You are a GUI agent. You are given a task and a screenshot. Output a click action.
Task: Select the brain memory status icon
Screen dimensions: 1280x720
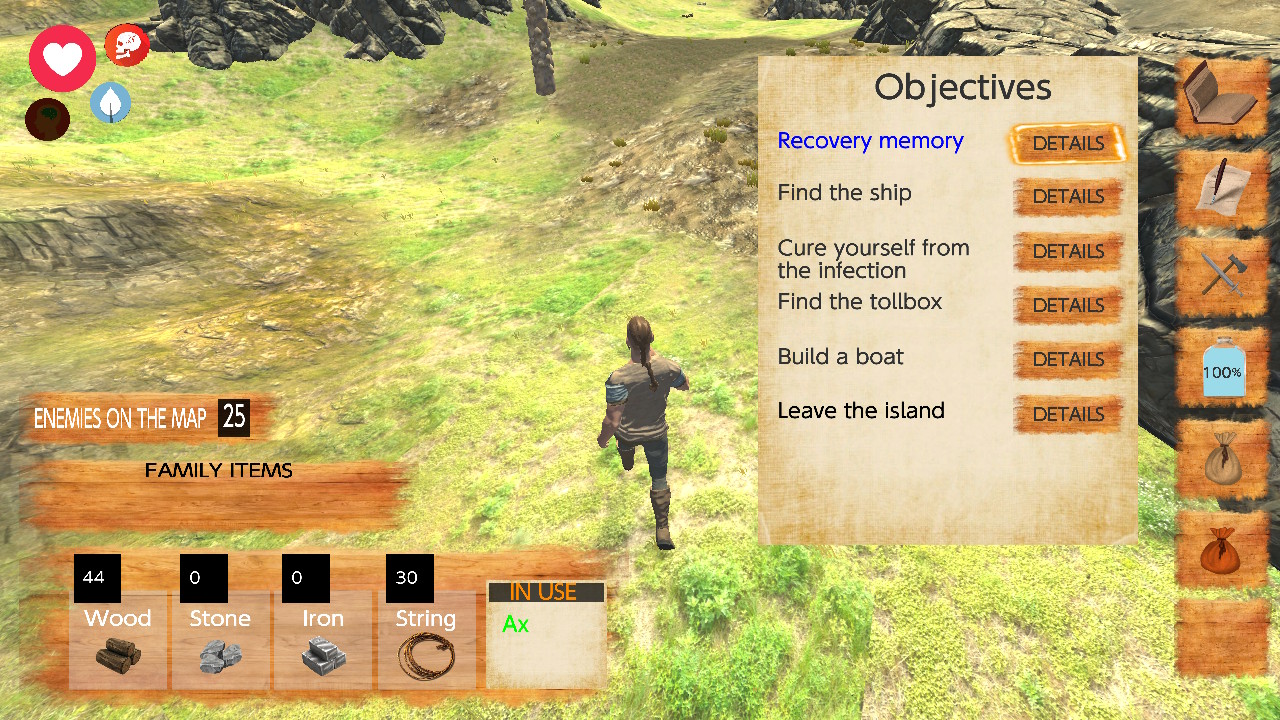47,119
